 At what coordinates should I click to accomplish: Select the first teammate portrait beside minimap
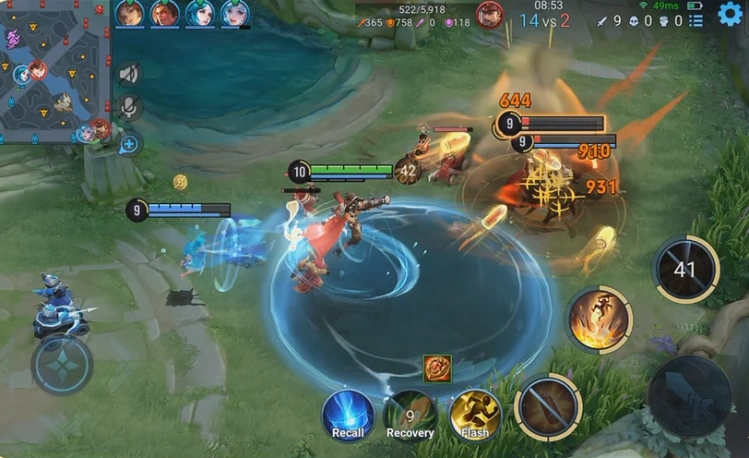130,13
